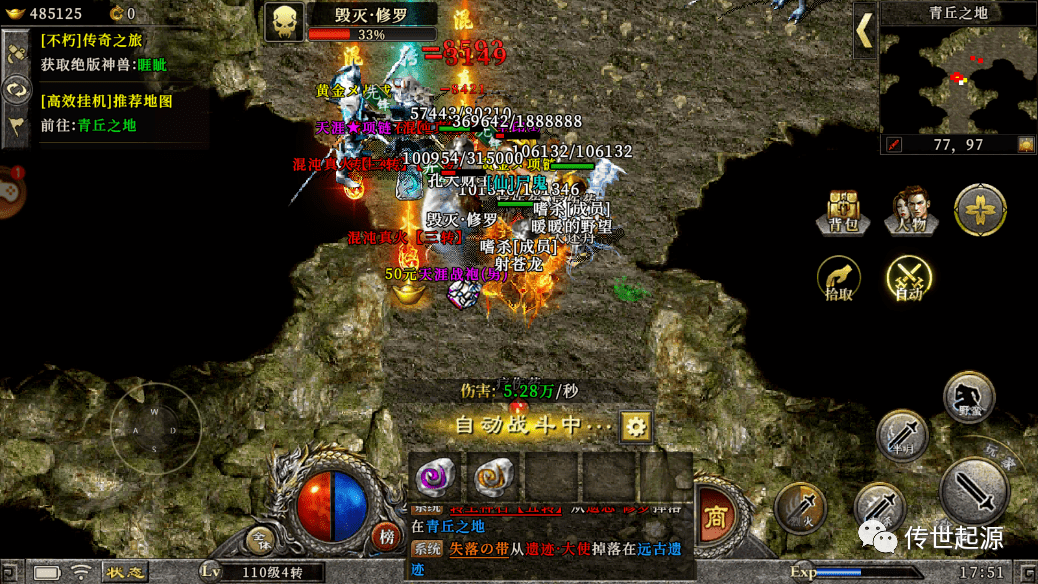This screenshot has width=1038, height=584.
Task: Activate the 火 flame sword skill
Action: [x=800, y=507]
